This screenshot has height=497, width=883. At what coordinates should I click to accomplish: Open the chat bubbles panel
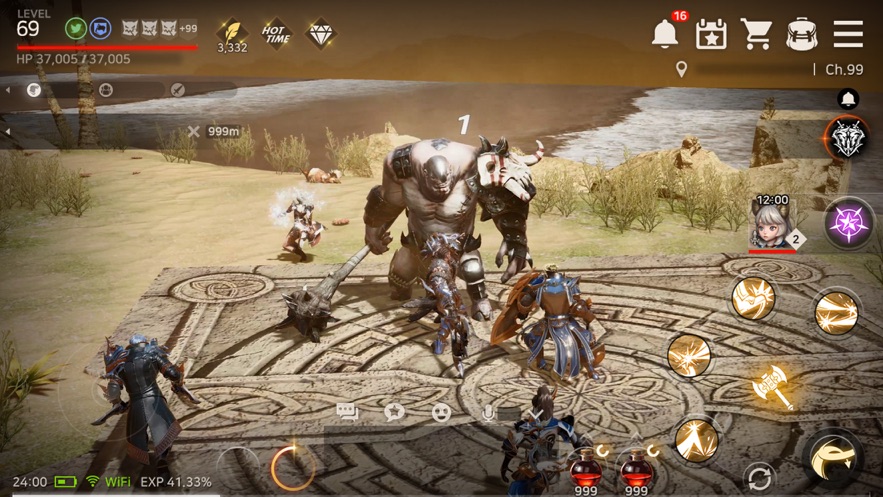348,412
